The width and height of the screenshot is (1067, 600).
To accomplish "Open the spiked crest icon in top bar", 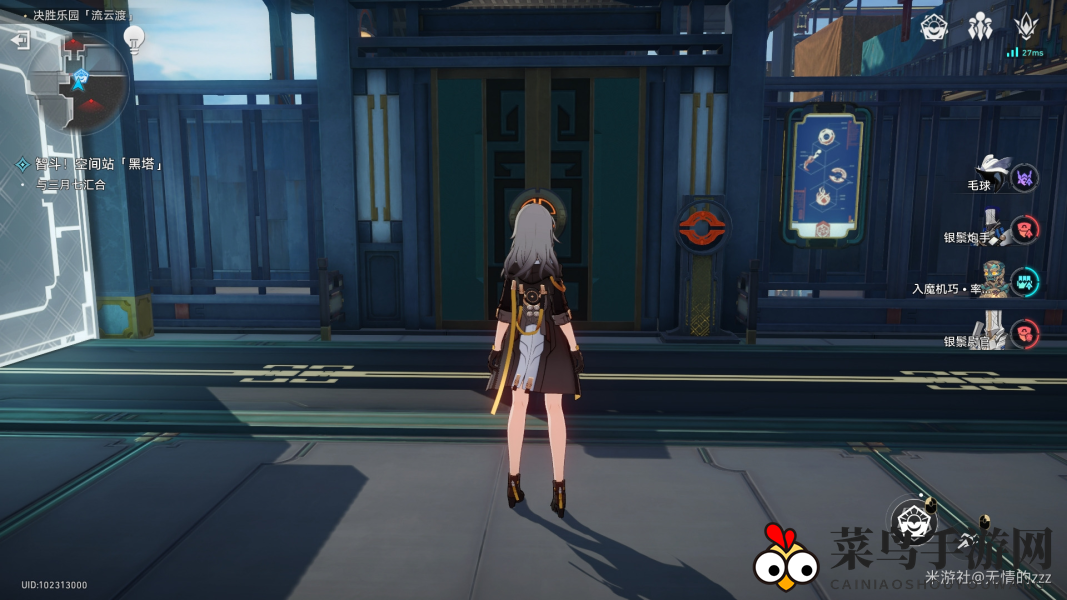I will (x=1026, y=27).
